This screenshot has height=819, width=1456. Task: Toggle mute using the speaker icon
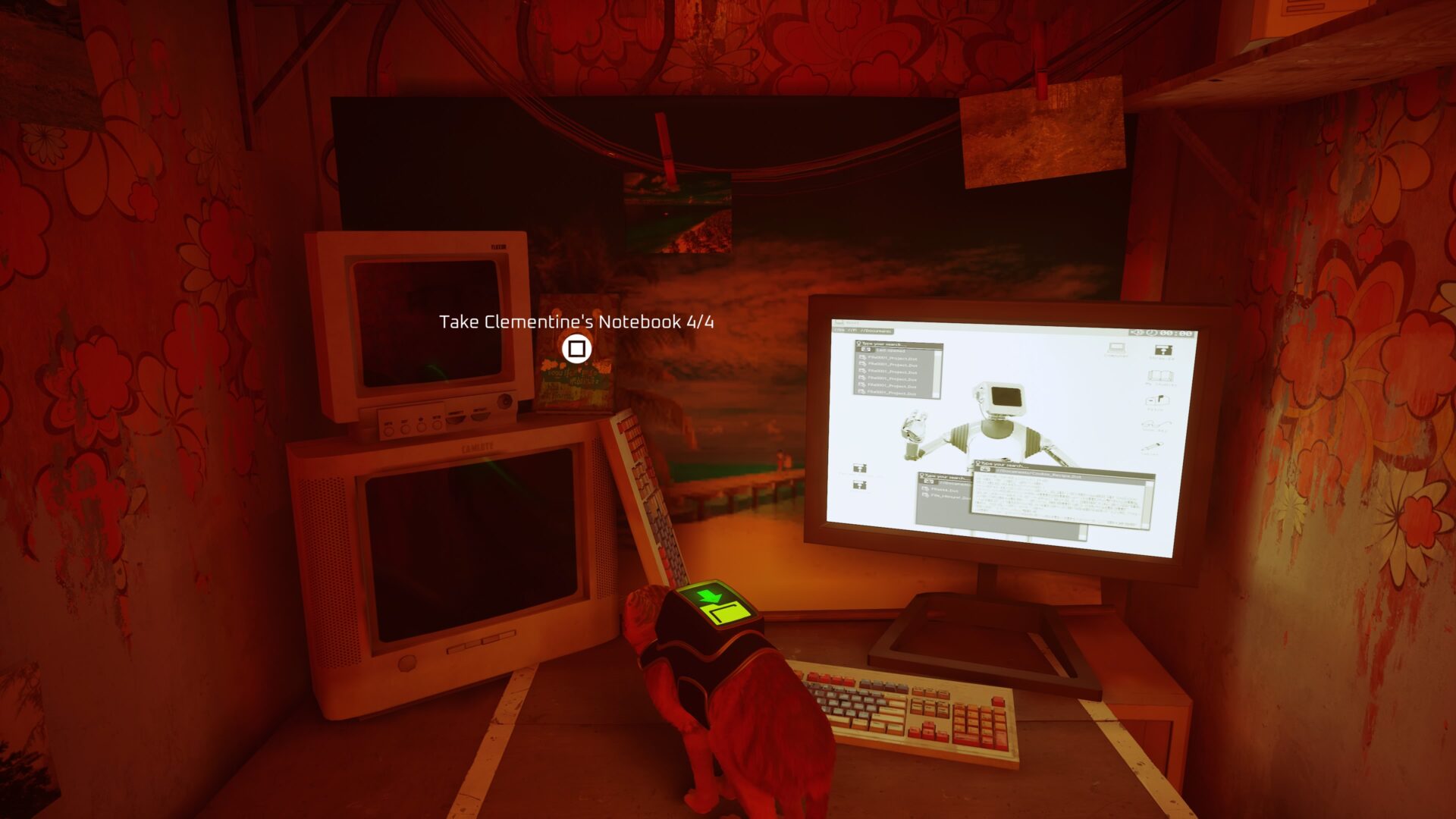pyautogui.click(x=1135, y=332)
